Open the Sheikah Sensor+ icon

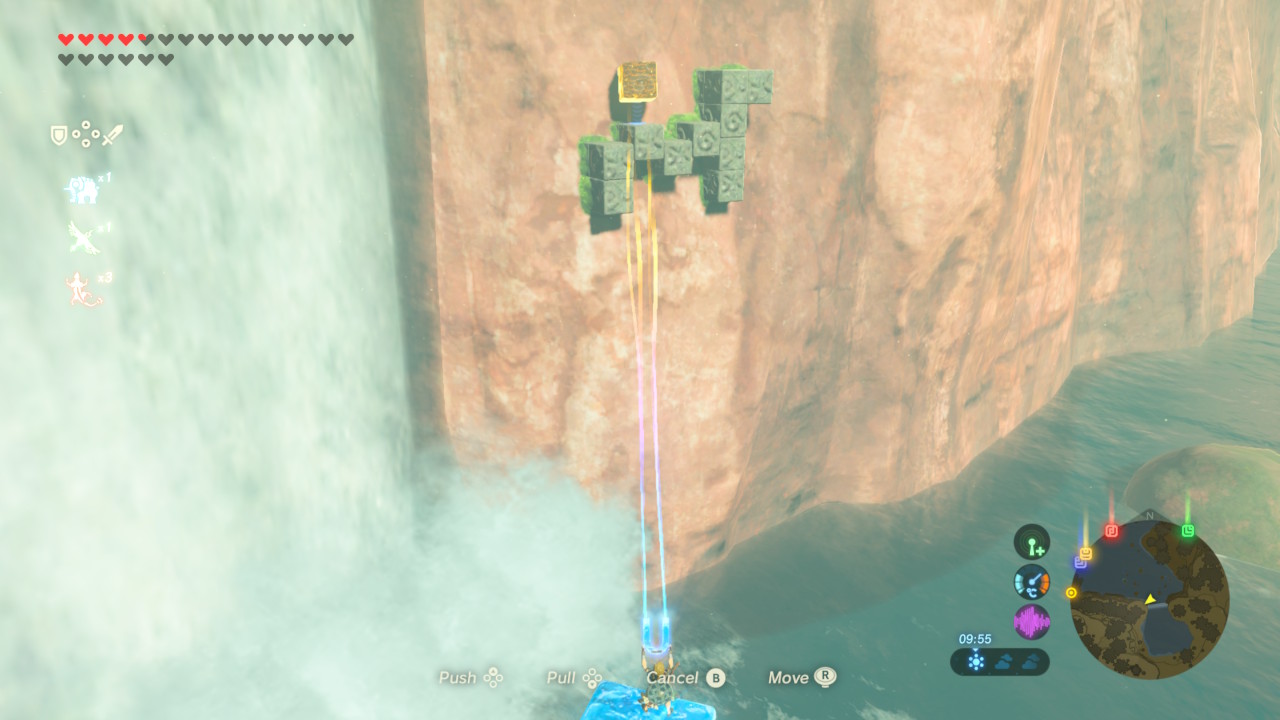point(1031,542)
